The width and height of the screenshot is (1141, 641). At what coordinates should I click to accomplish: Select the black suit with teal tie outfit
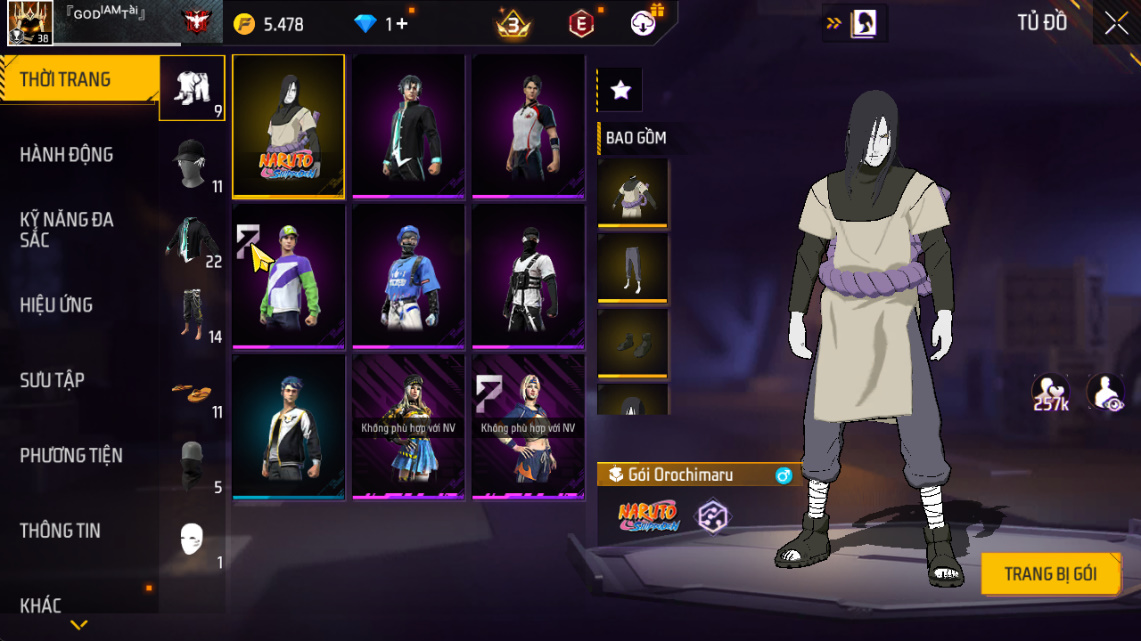coord(408,125)
